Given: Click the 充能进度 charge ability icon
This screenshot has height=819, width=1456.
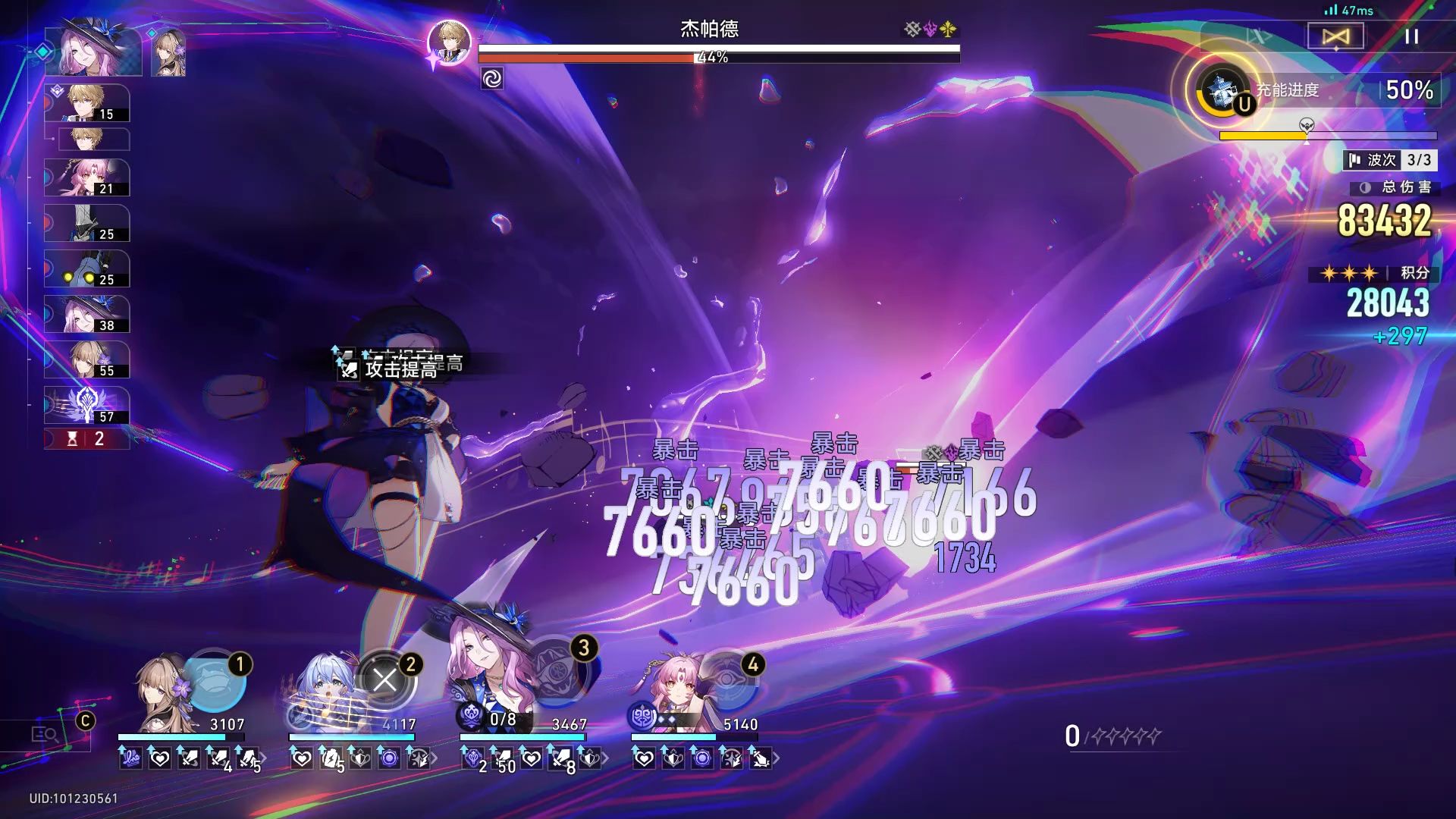Looking at the screenshot, I should (1222, 90).
